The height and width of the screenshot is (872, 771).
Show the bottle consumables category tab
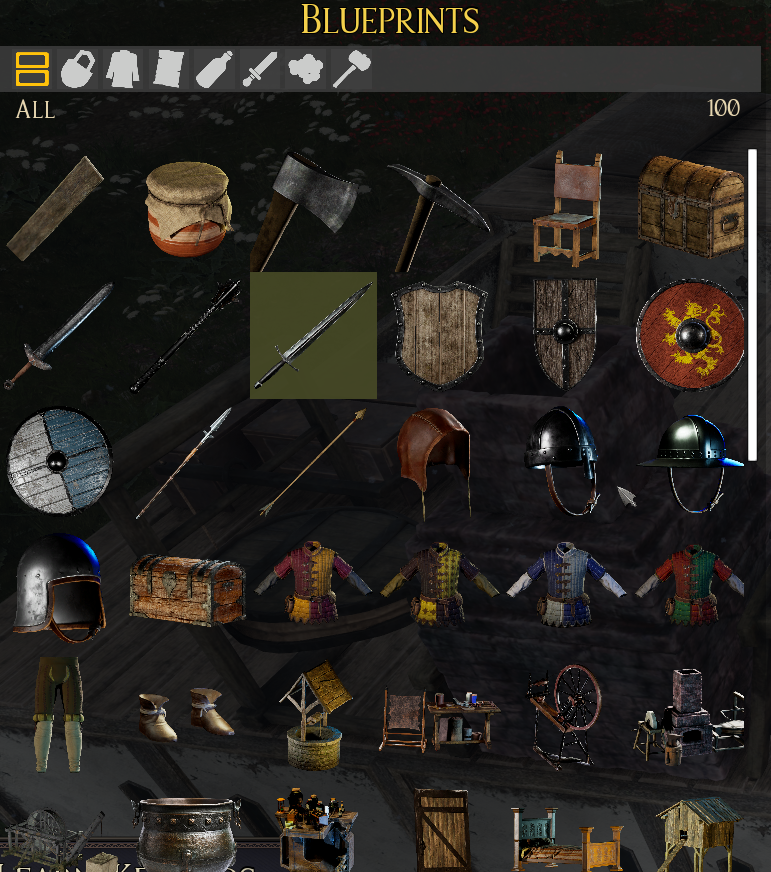pos(214,69)
